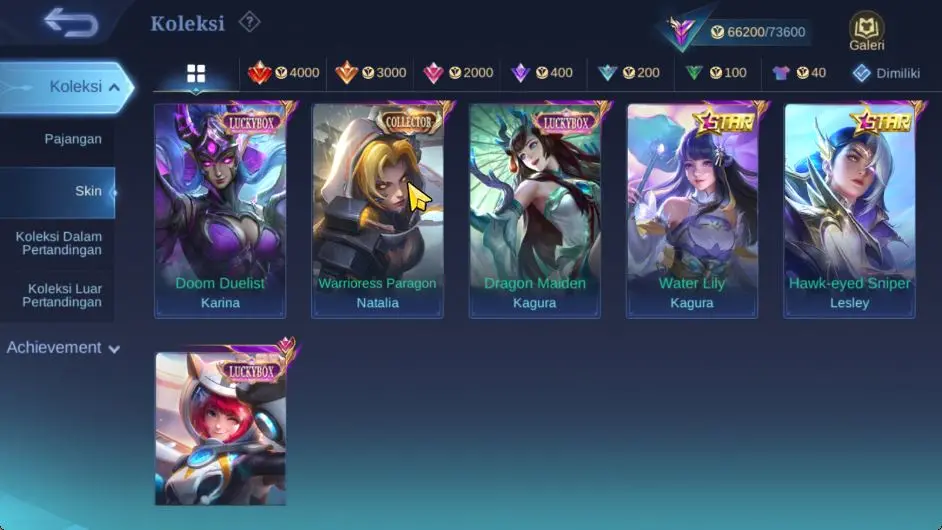Viewport: 942px width, 530px height.
Task: Filter skins by the 2000 point tier
Action: pyautogui.click(x=457, y=73)
